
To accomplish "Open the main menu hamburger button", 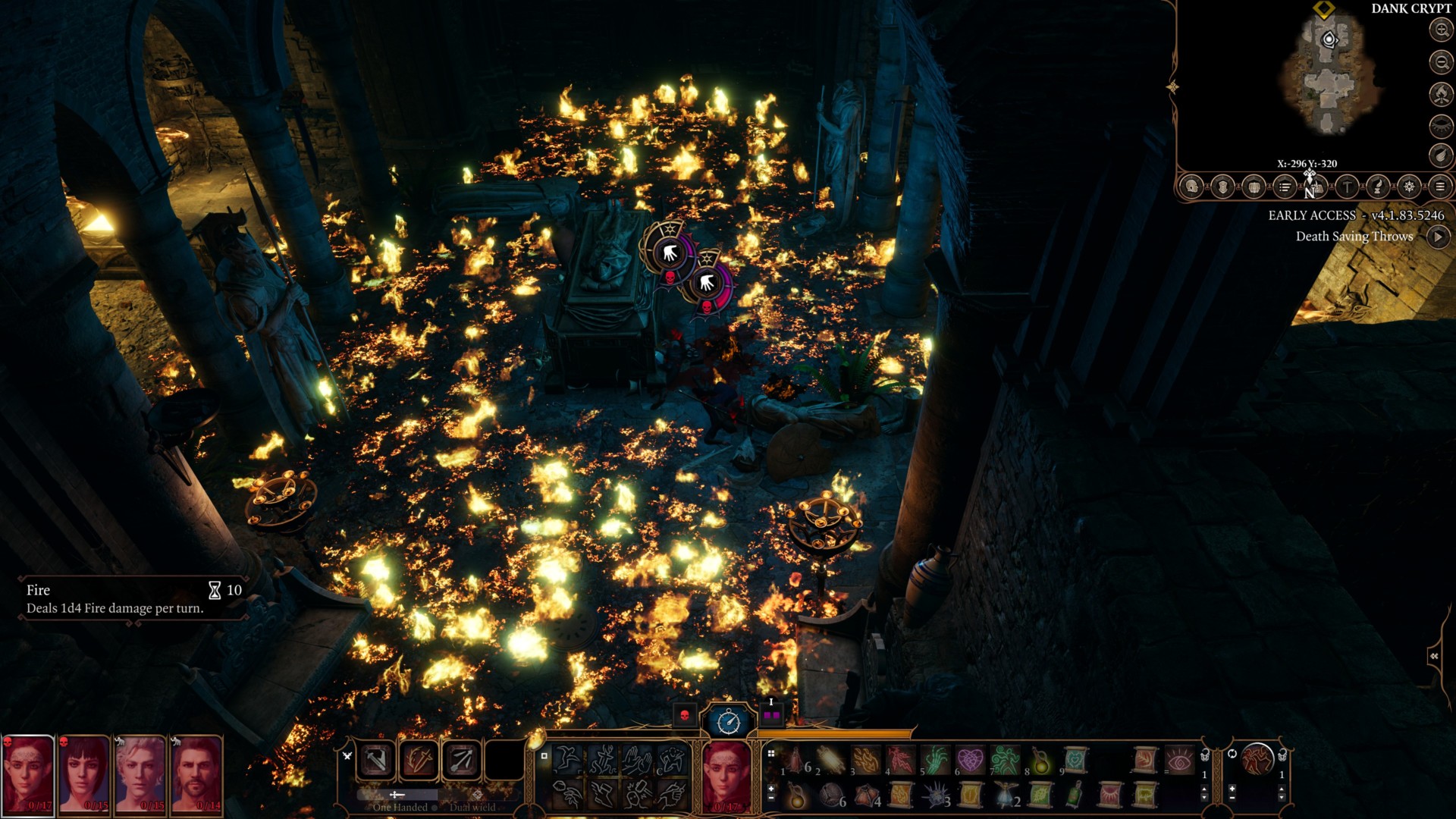I will pos(1440,187).
